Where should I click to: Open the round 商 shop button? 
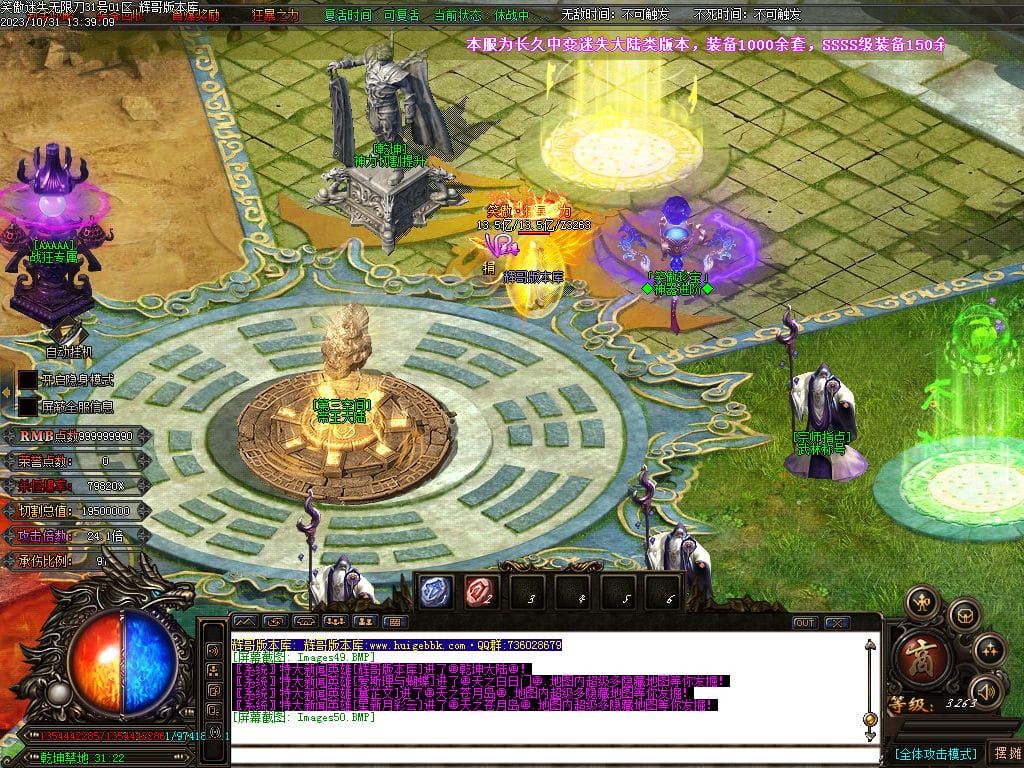click(x=915, y=656)
